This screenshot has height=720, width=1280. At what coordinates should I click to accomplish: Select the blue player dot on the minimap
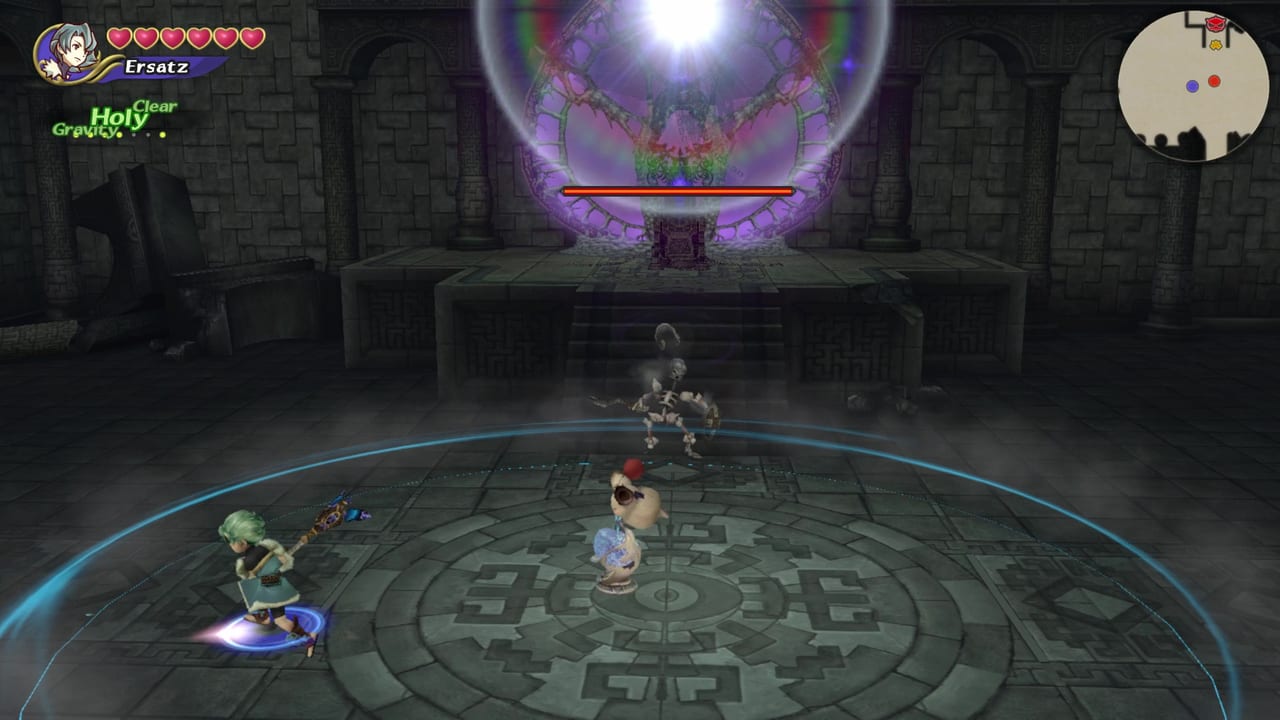pyautogui.click(x=1193, y=86)
